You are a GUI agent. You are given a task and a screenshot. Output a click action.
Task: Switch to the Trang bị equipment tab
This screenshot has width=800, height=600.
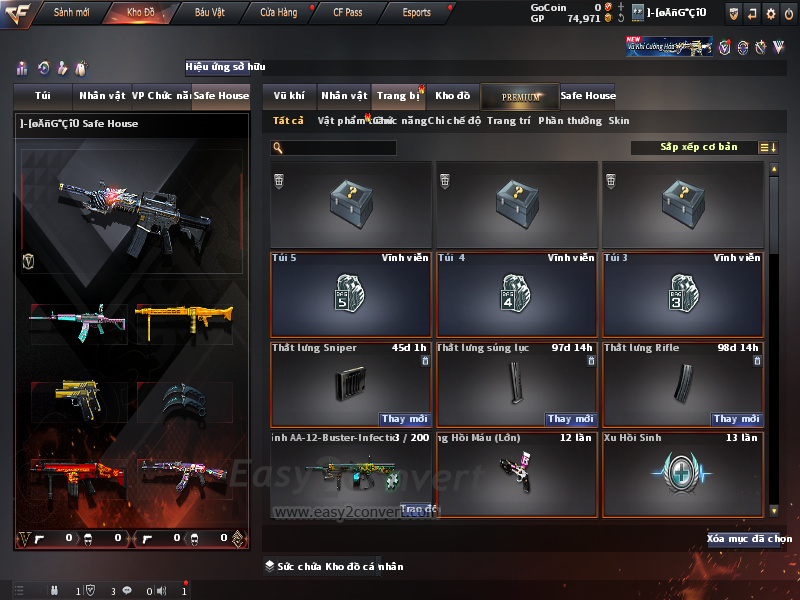[x=398, y=96]
